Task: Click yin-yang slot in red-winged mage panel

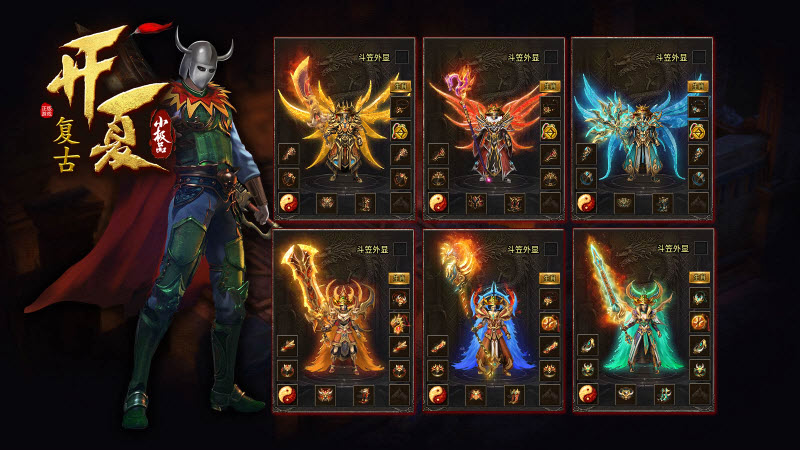Action: pos(438,203)
